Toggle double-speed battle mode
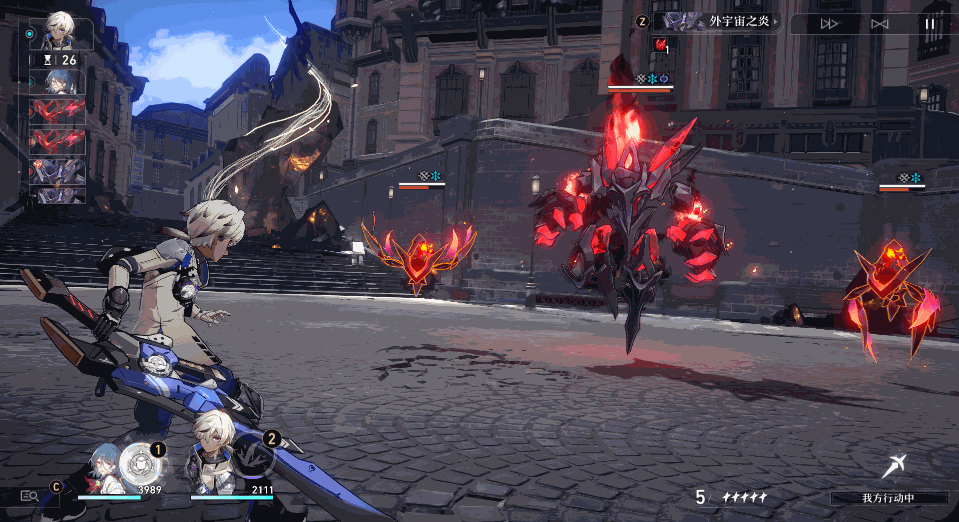 point(829,23)
